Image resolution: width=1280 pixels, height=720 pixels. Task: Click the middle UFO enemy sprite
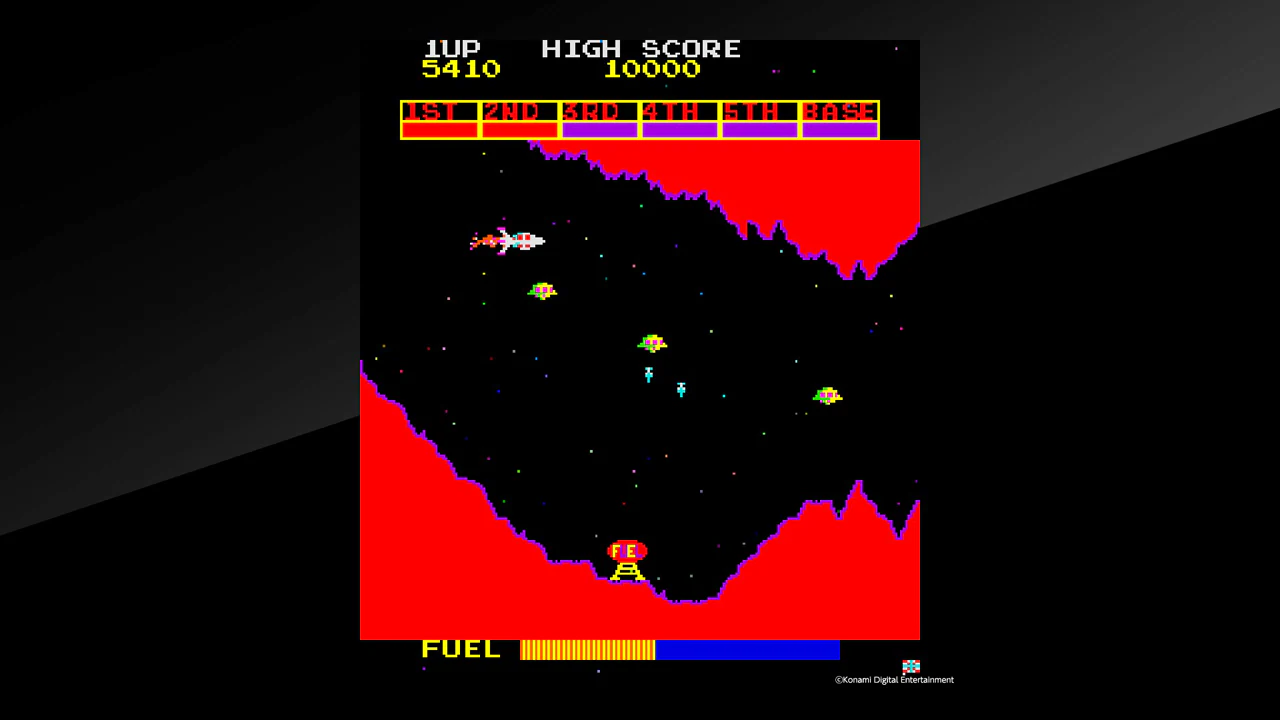click(652, 342)
